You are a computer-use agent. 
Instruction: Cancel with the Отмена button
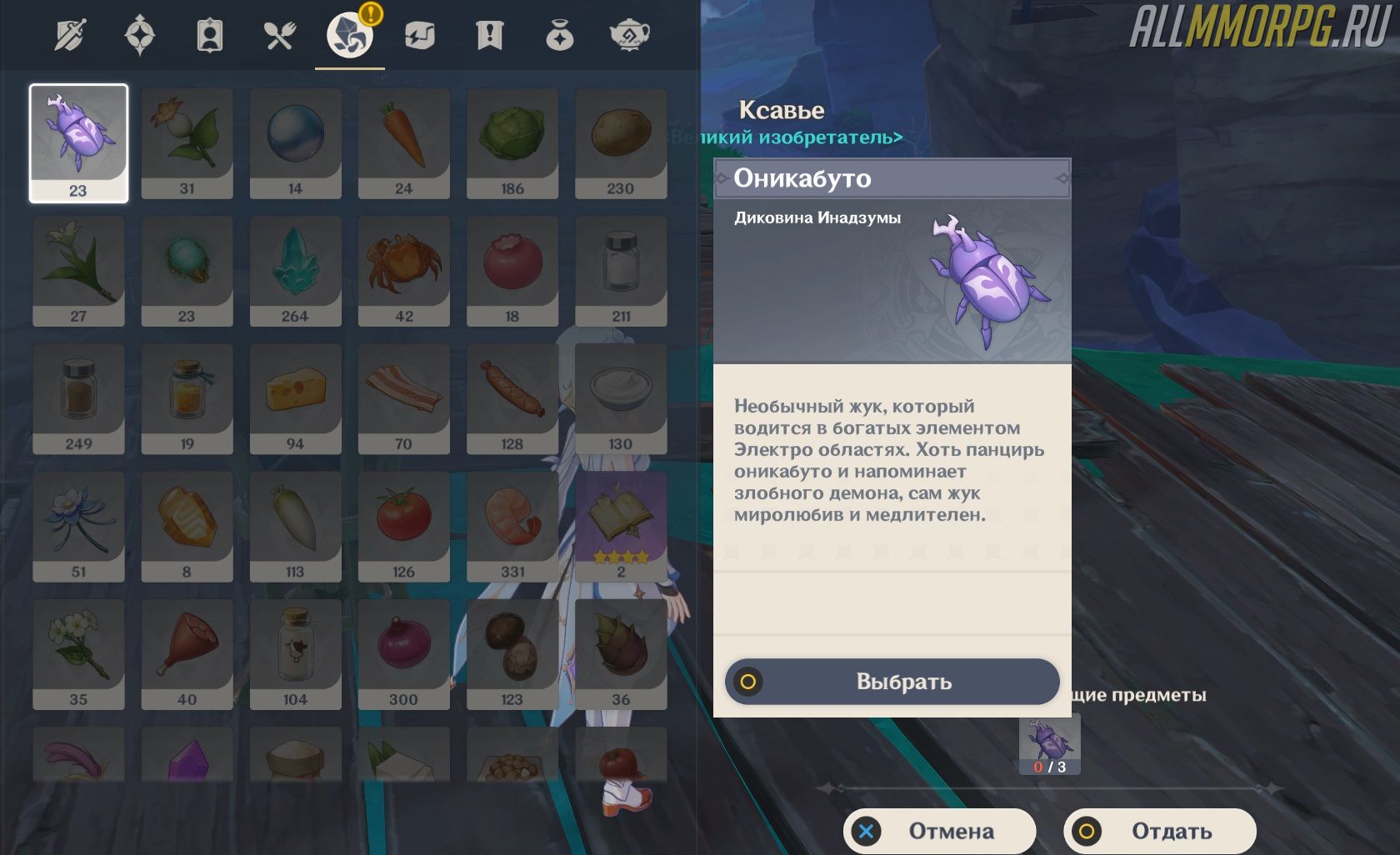pos(939,831)
